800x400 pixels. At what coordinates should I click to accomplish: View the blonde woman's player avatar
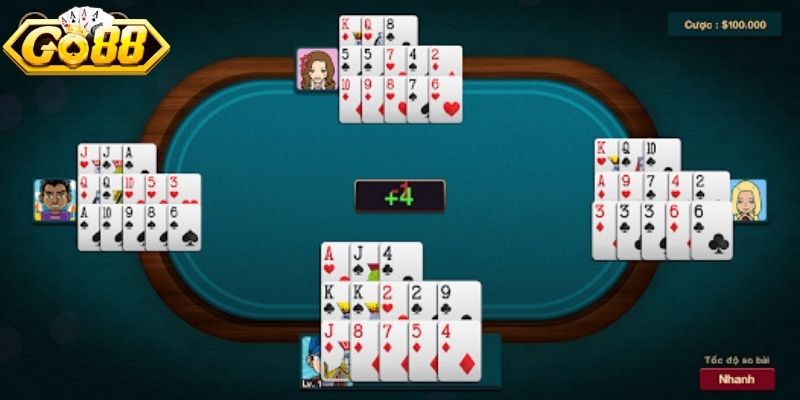tap(747, 200)
